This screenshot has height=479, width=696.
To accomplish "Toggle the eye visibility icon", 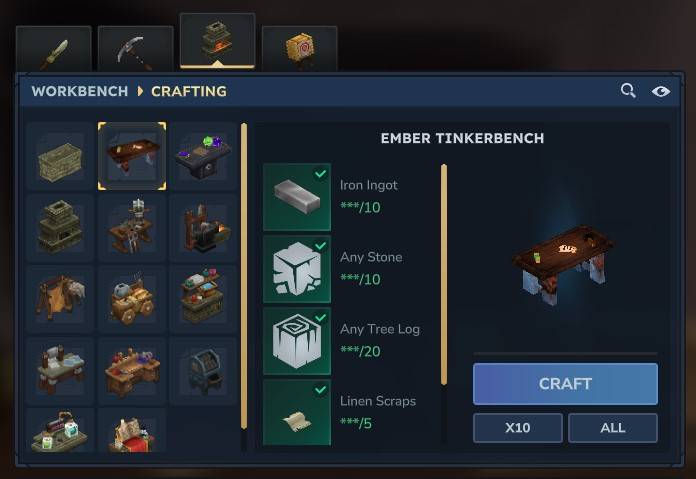I will coord(660,91).
